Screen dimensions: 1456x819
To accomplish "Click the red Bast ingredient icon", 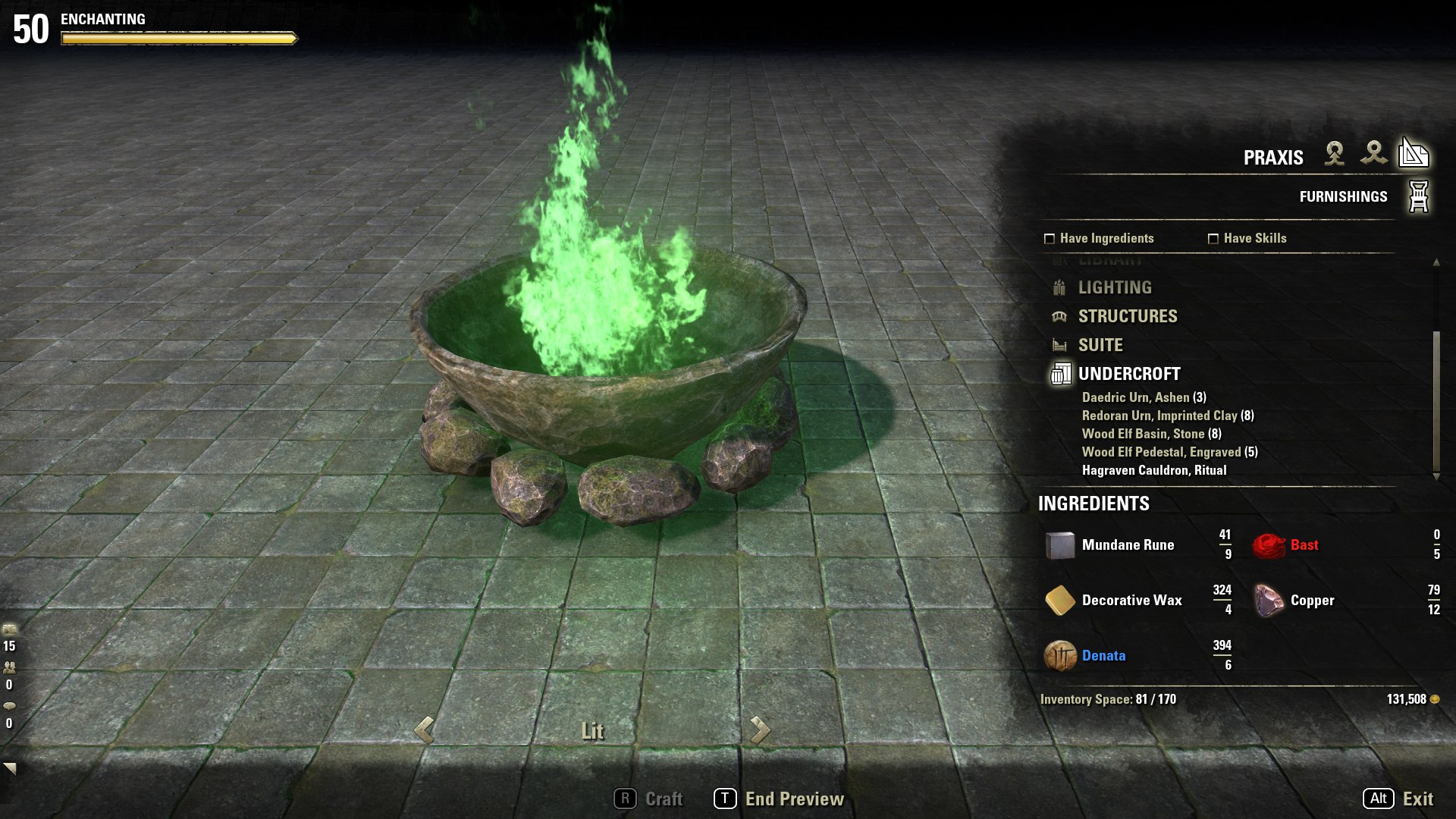I will [x=1268, y=544].
